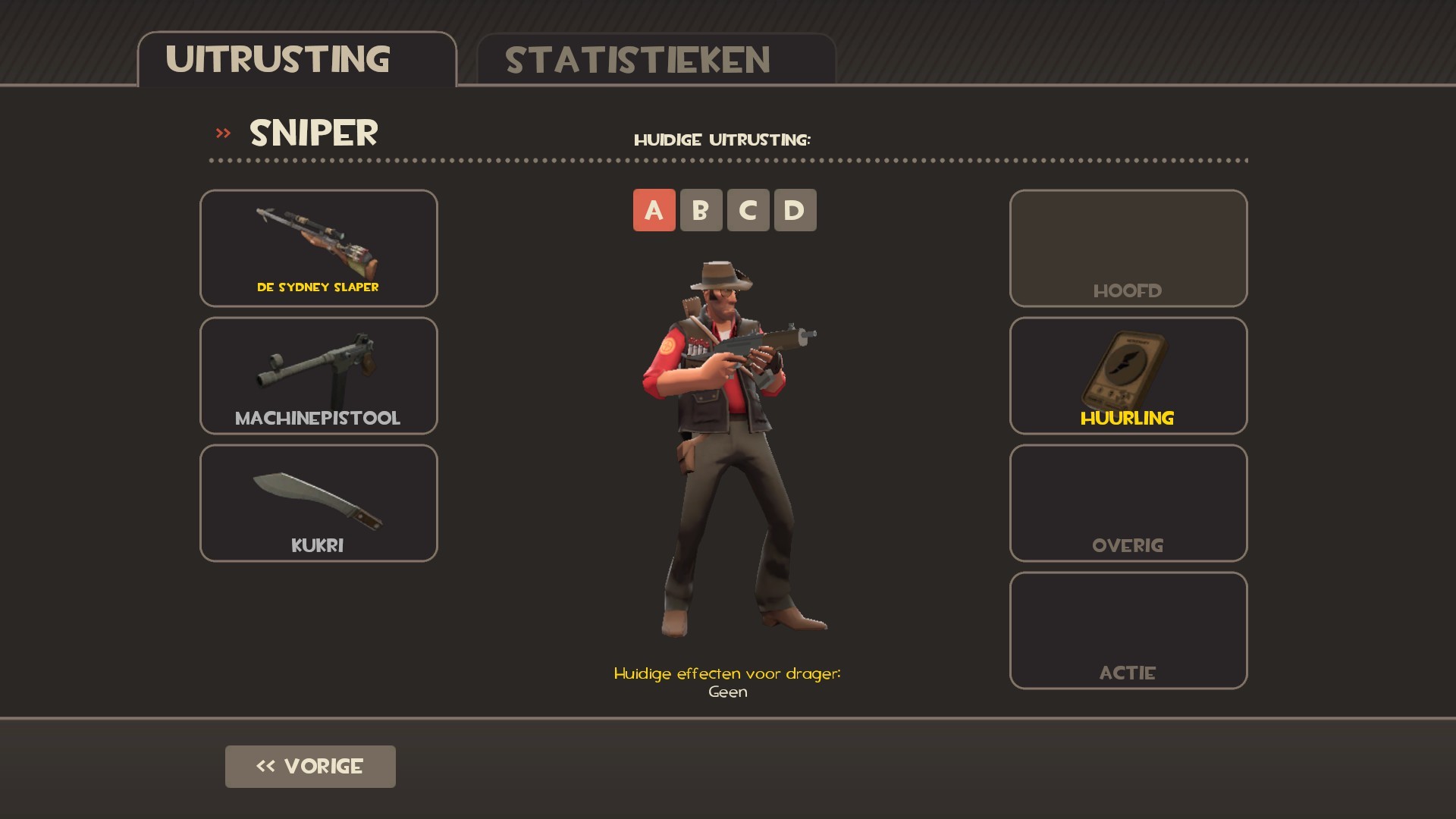The height and width of the screenshot is (819, 1456).
Task: Select loadout preset A
Action: coord(654,210)
